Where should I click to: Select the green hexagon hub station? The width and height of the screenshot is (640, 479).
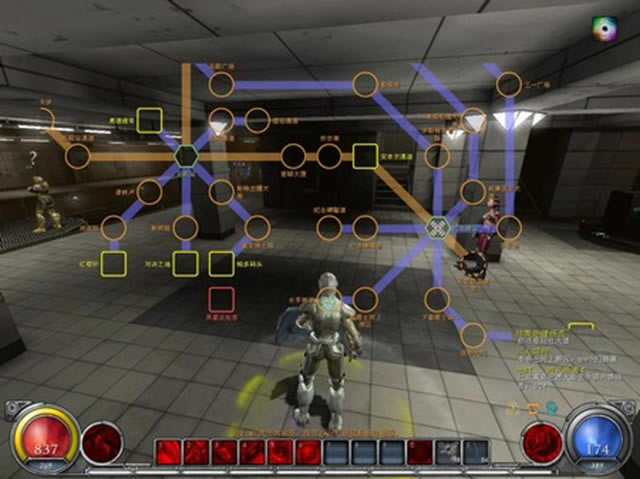coord(186,156)
